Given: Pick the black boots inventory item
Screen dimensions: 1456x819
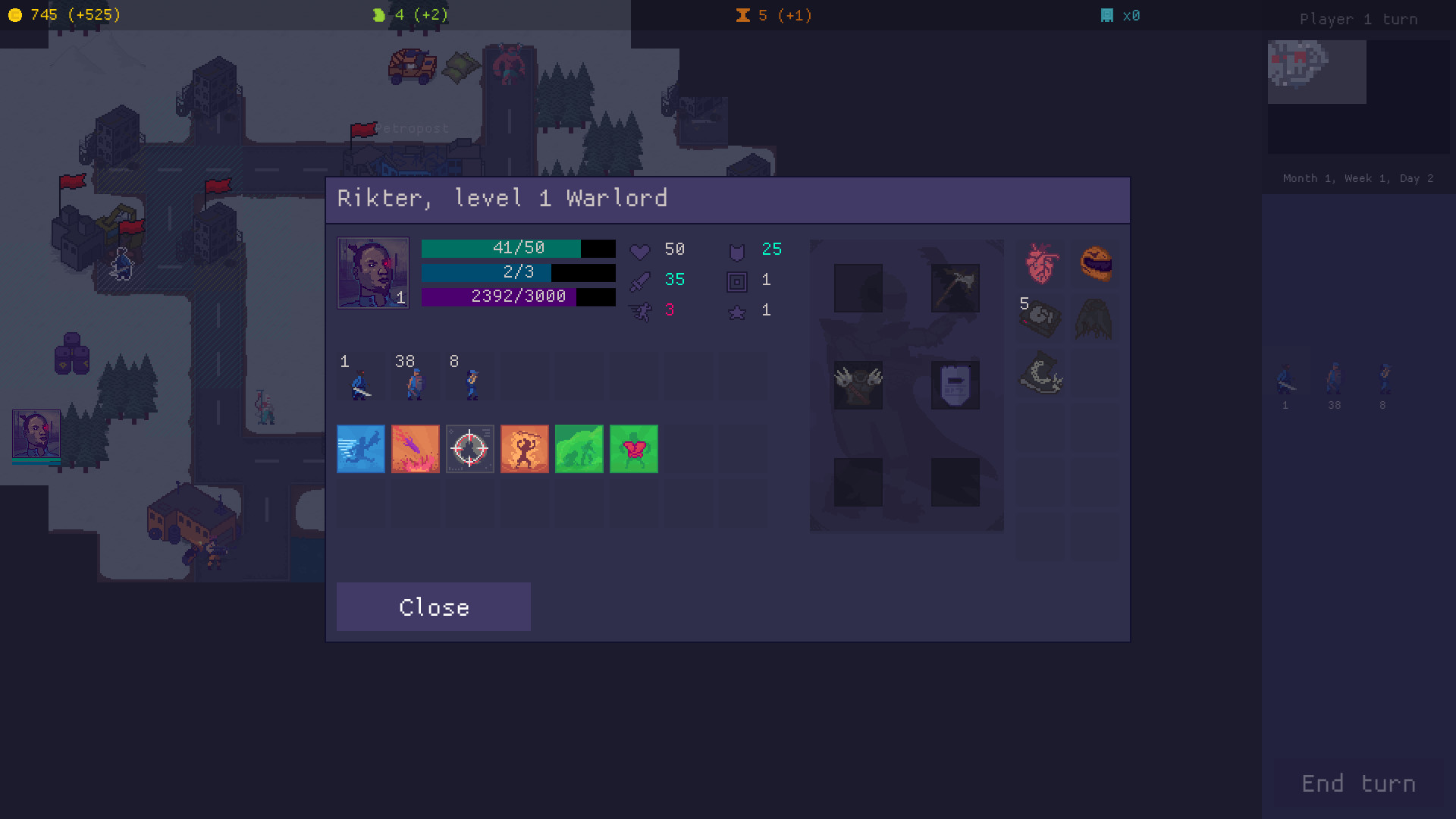Looking at the screenshot, I should 1040,373.
